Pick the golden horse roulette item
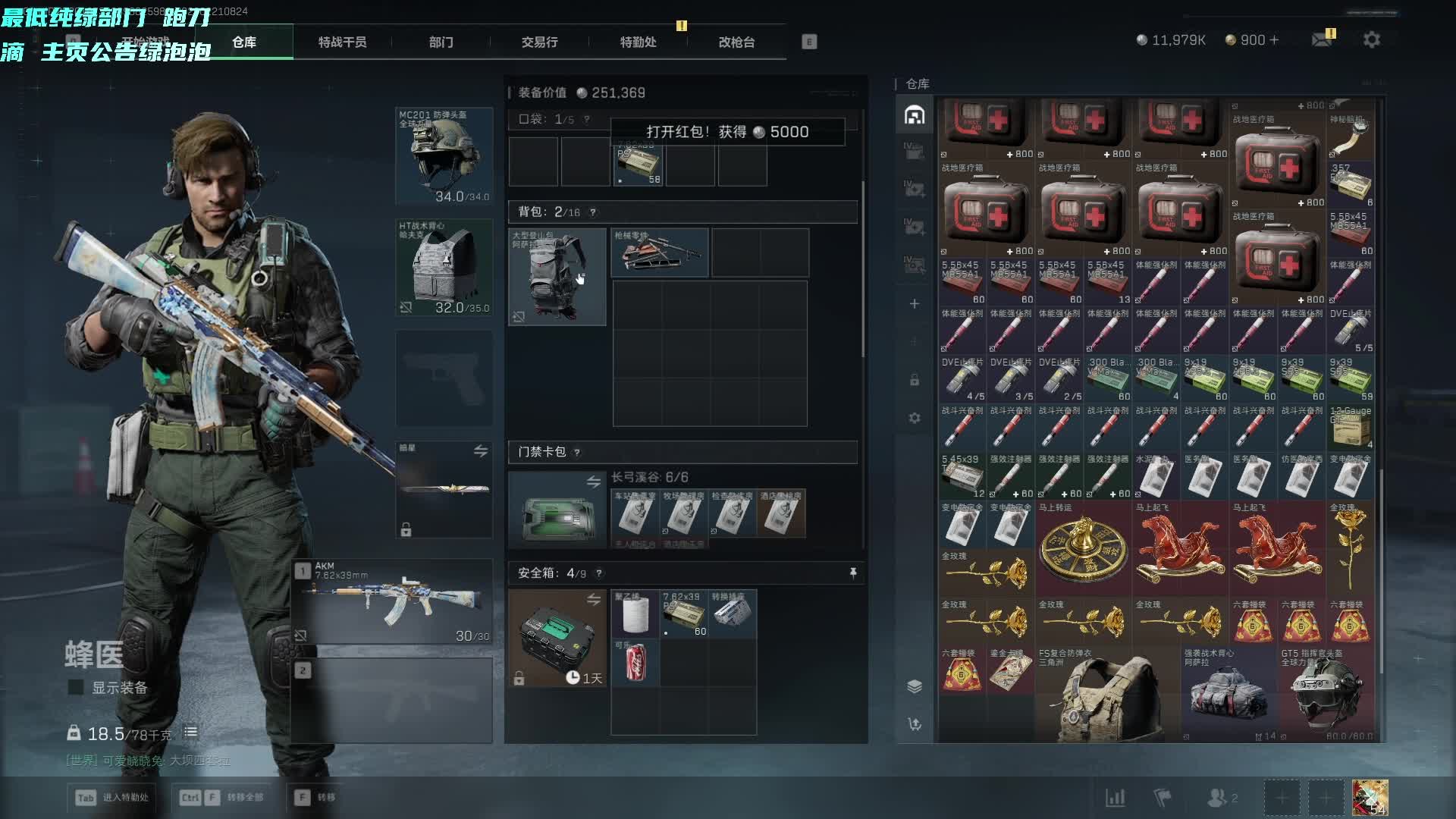This screenshot has height=819, width=1456. [1084, 548]
